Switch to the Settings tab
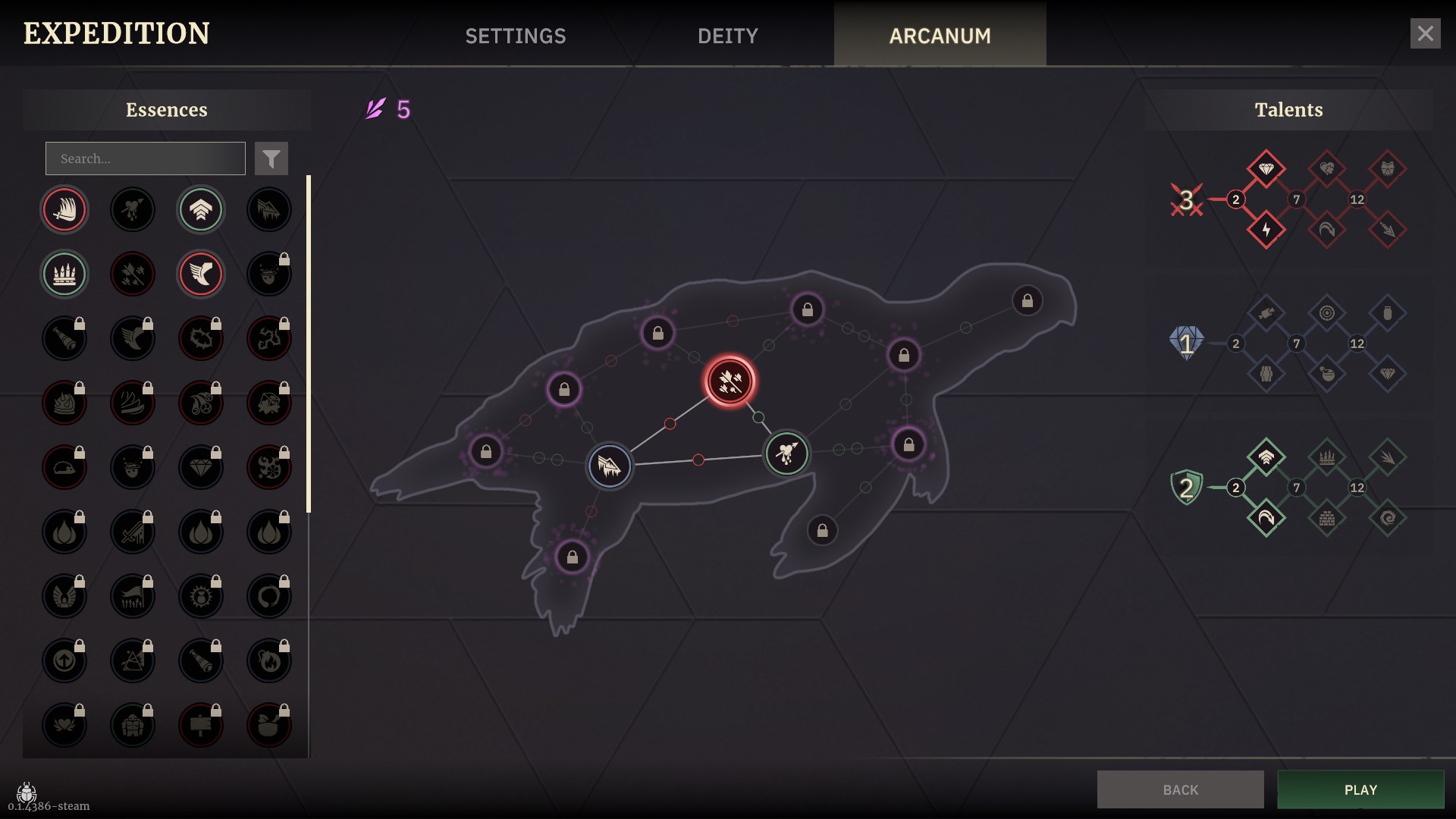Screen dimensions: 1456x819 point(516,36)
